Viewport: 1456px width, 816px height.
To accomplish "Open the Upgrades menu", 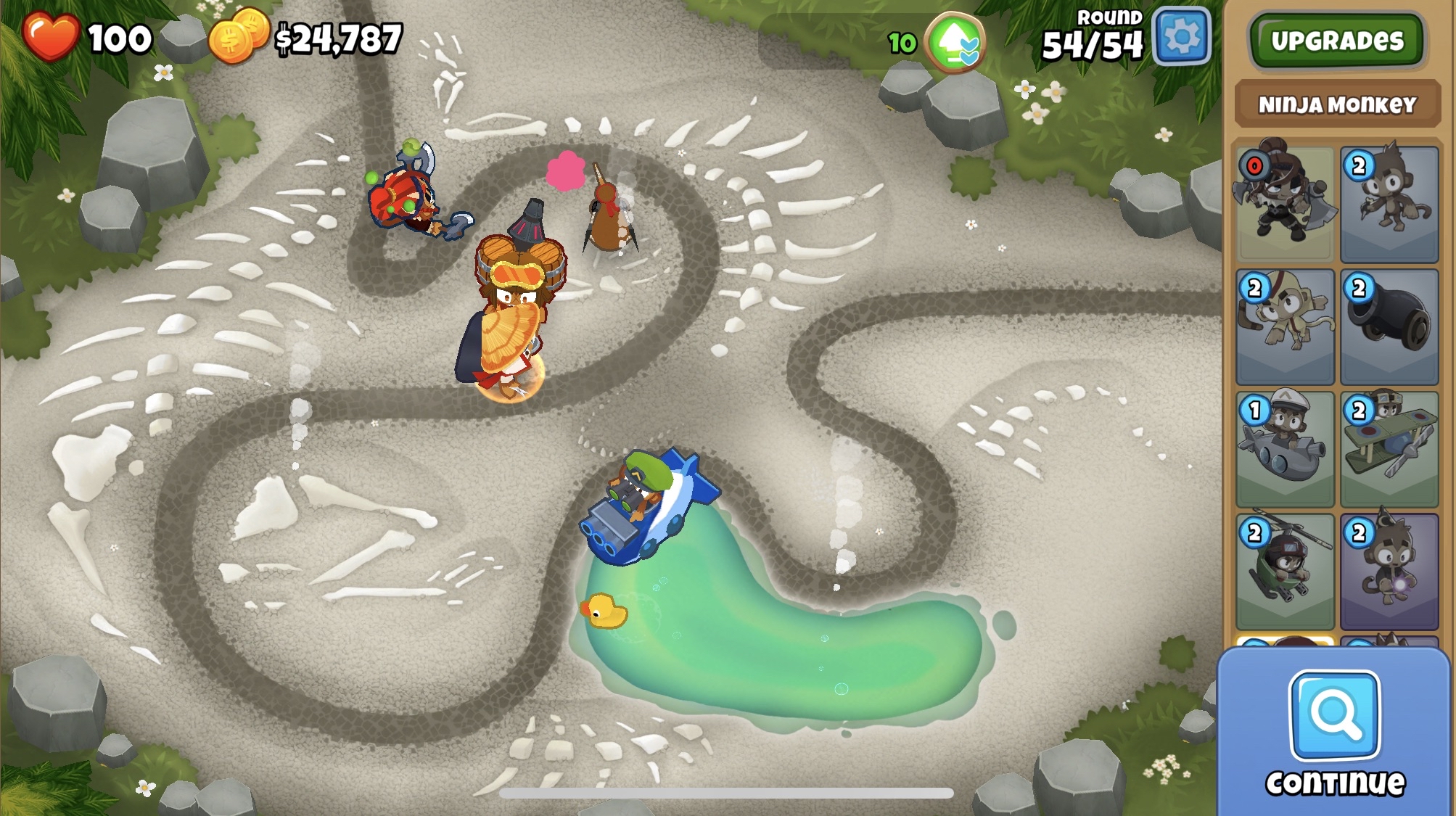I will (1337, 41).
